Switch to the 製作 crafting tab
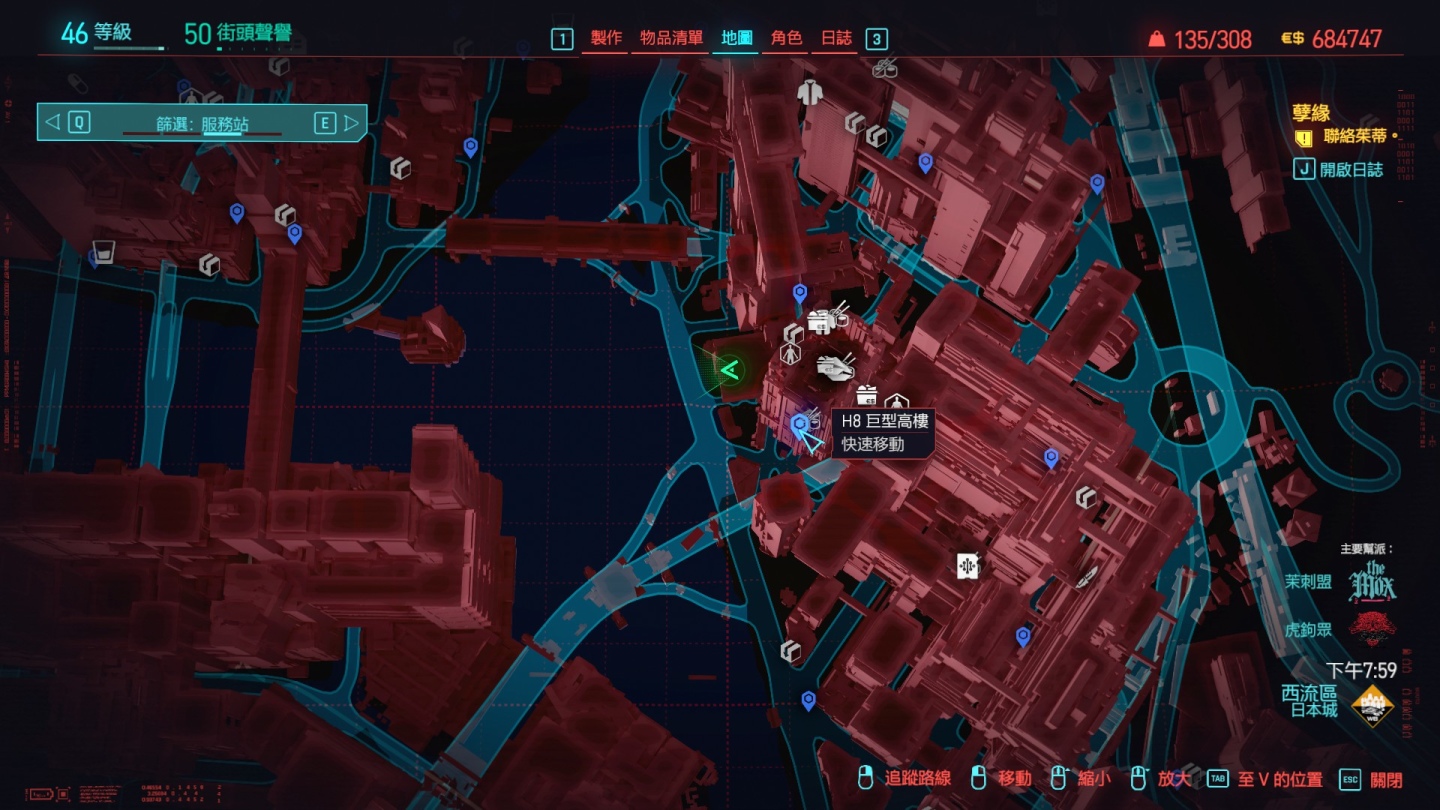 (606, 39)
